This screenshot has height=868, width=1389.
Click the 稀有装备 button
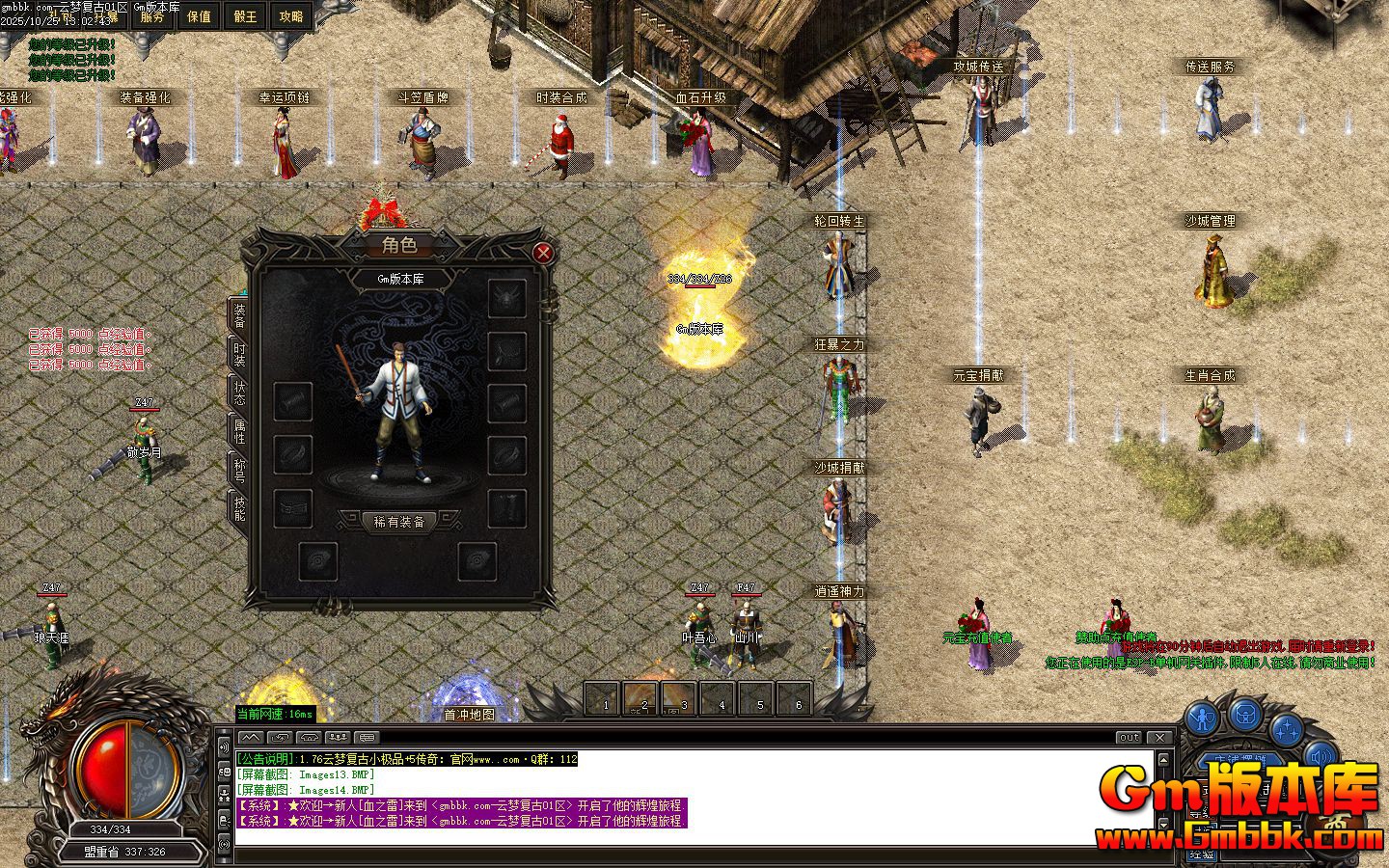(399, 522)
